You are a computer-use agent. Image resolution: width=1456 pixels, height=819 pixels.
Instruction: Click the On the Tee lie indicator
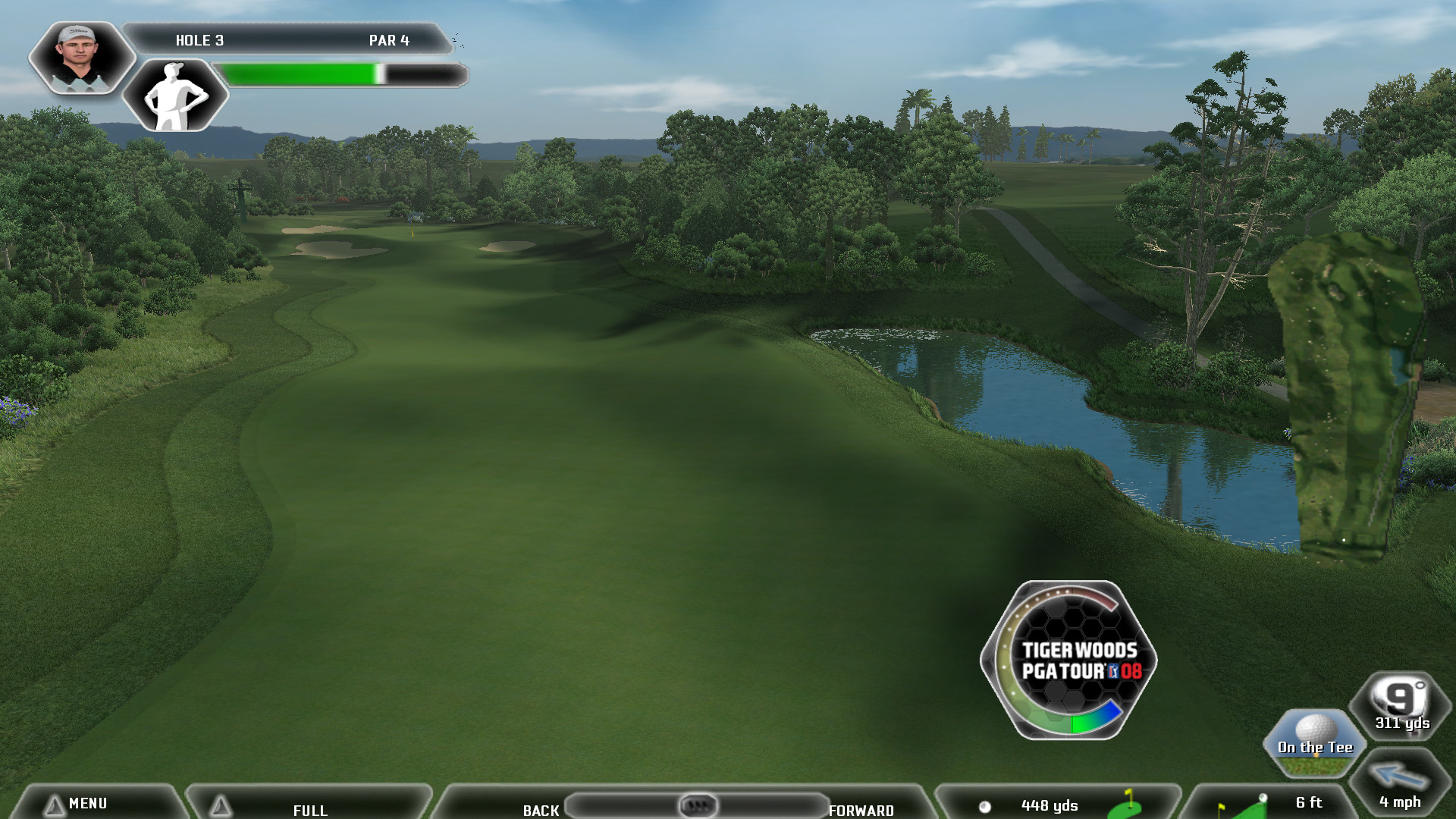pyautogui.click(x=1314, y=743)
